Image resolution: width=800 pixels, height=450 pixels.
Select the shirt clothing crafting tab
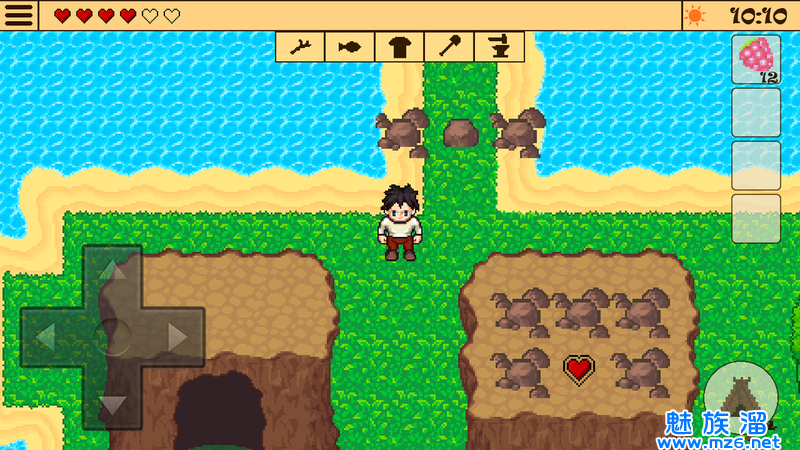(400, 46)
